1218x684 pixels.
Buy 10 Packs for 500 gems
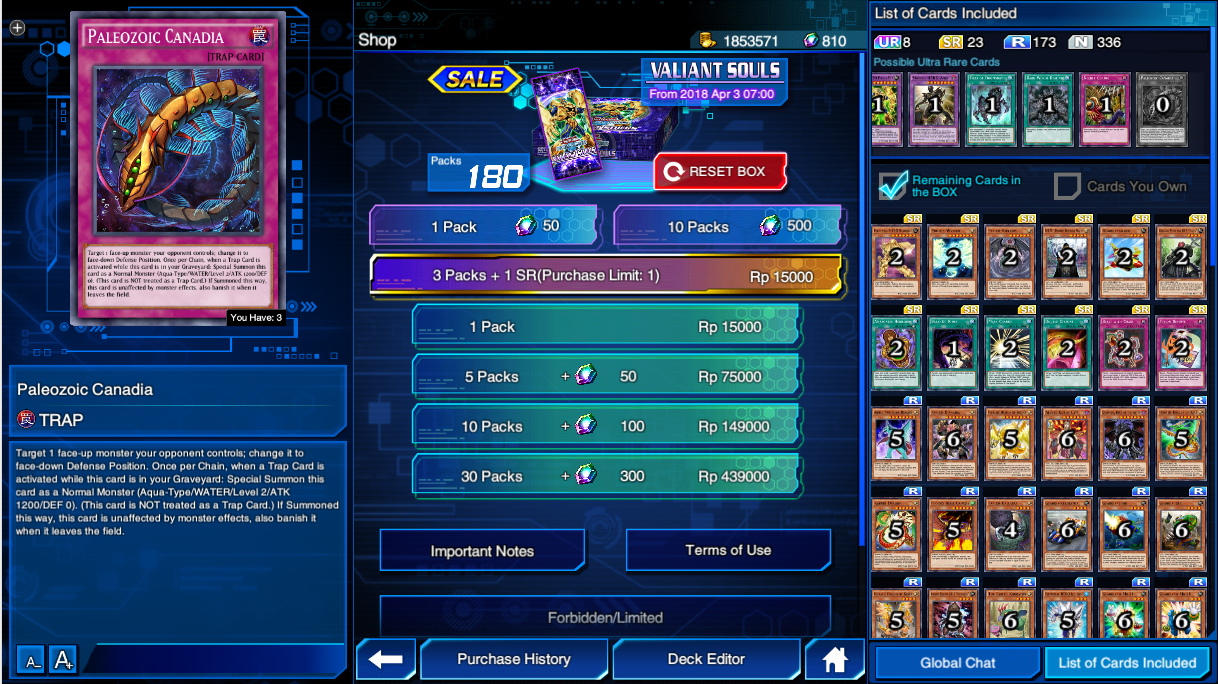[x=728, y=227]
